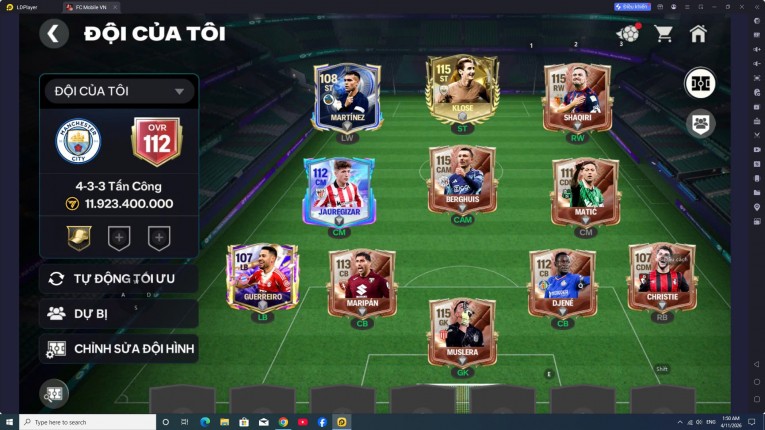Pick the Christie RB card

coord(662,277)
